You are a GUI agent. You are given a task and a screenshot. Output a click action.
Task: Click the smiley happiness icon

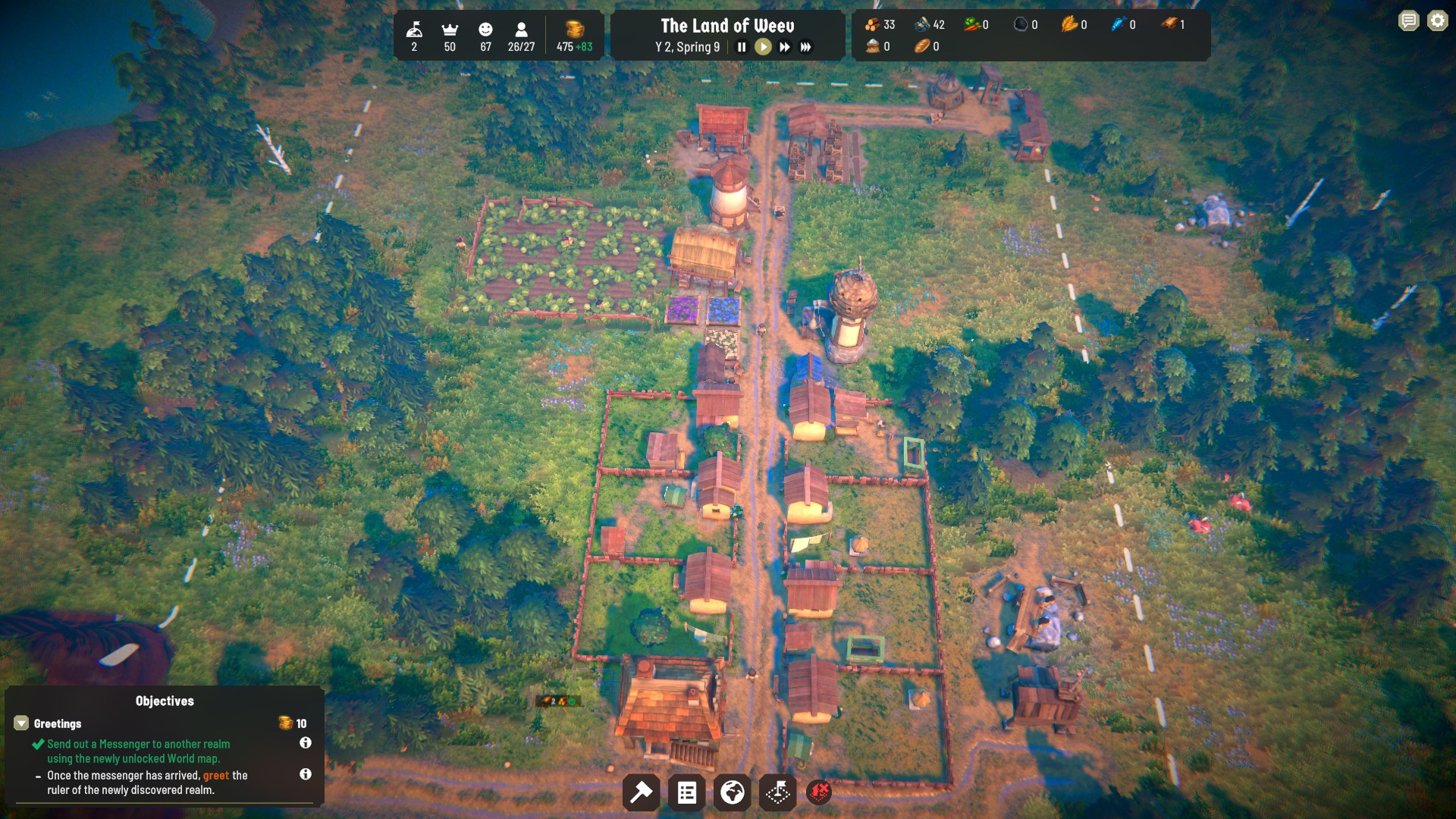pos(485,30)
